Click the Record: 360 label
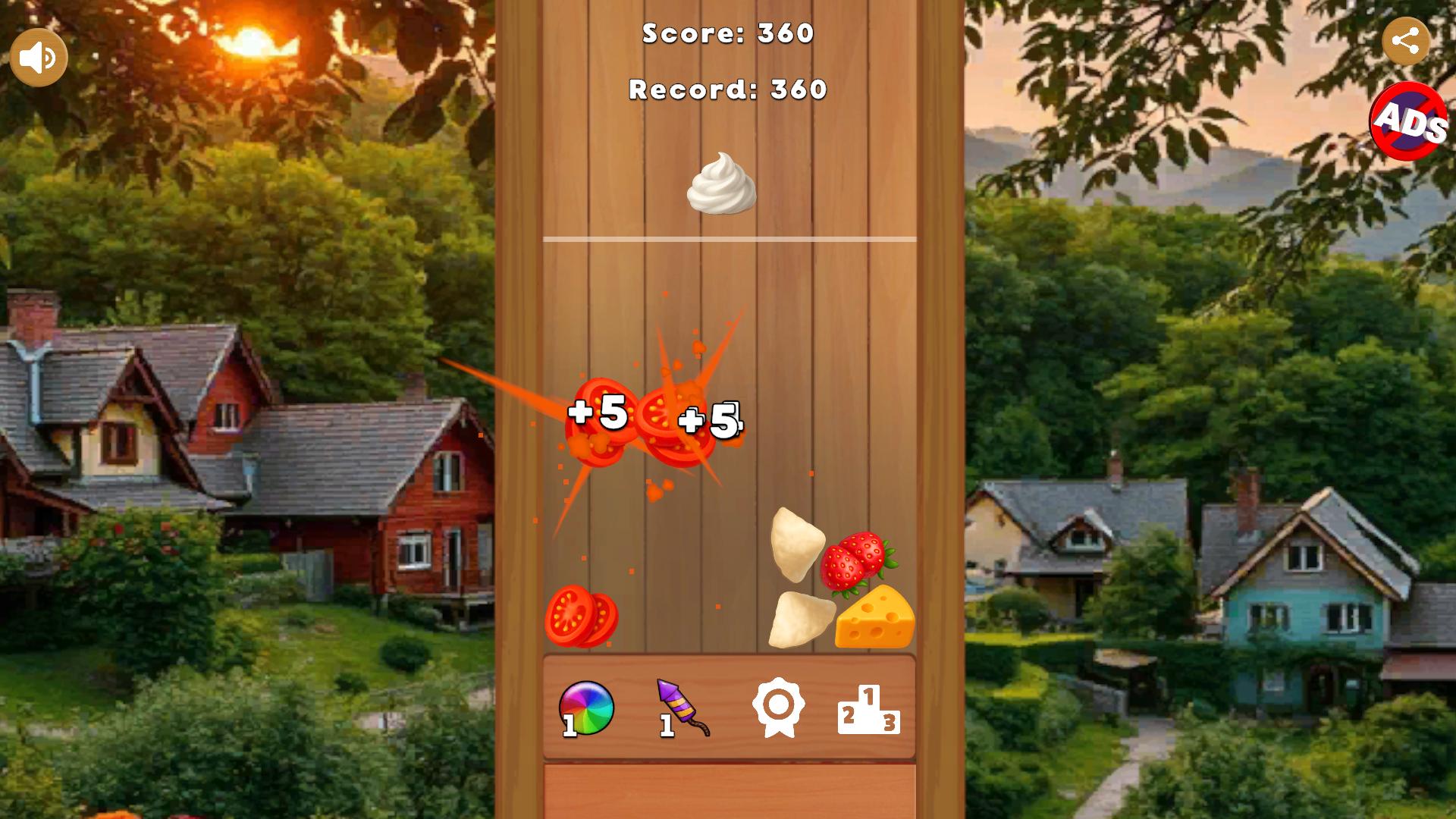 pyautogui.click(x=725, y=89)
